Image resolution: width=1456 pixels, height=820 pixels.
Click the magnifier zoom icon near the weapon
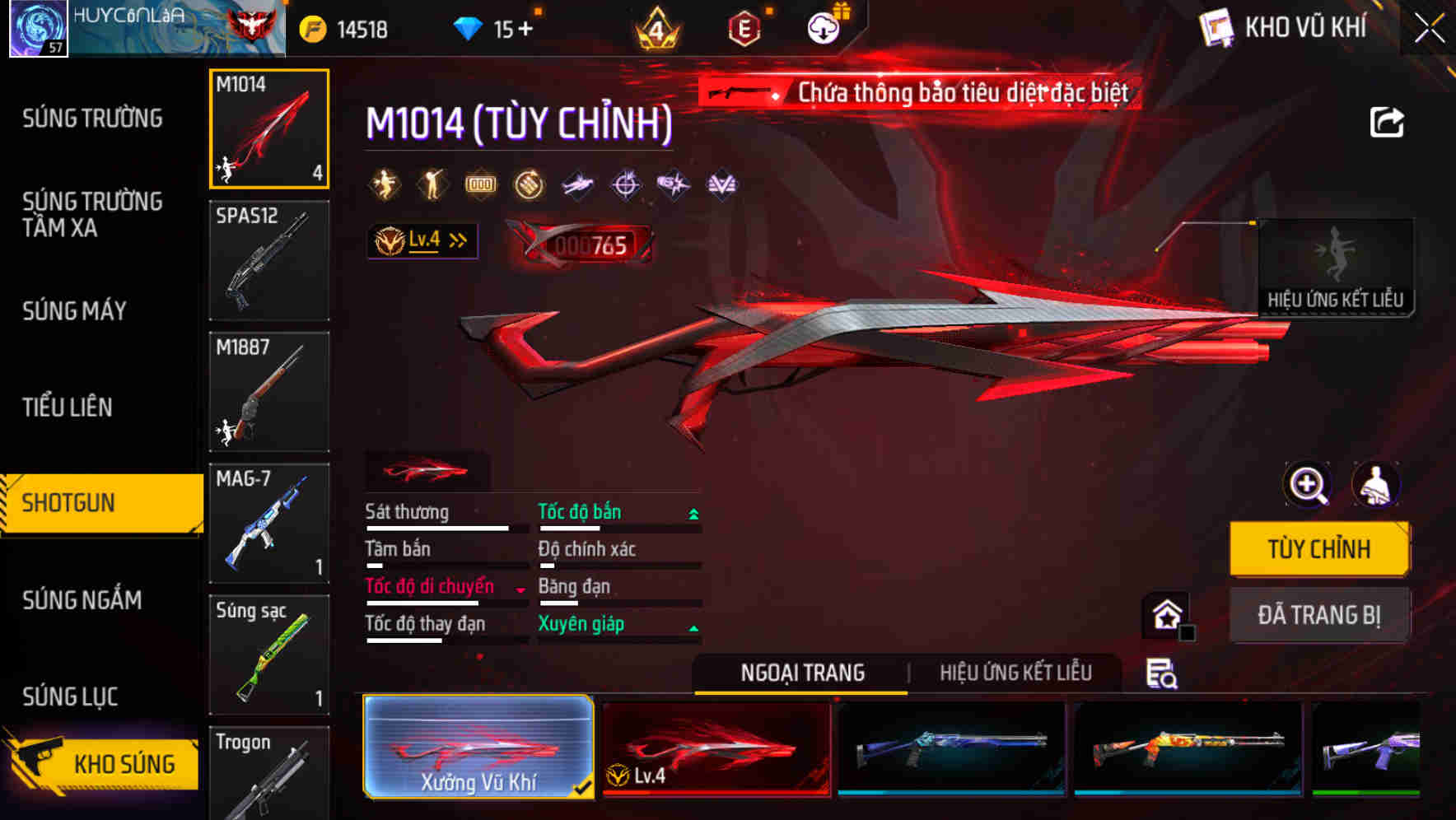click(1306, 485)
